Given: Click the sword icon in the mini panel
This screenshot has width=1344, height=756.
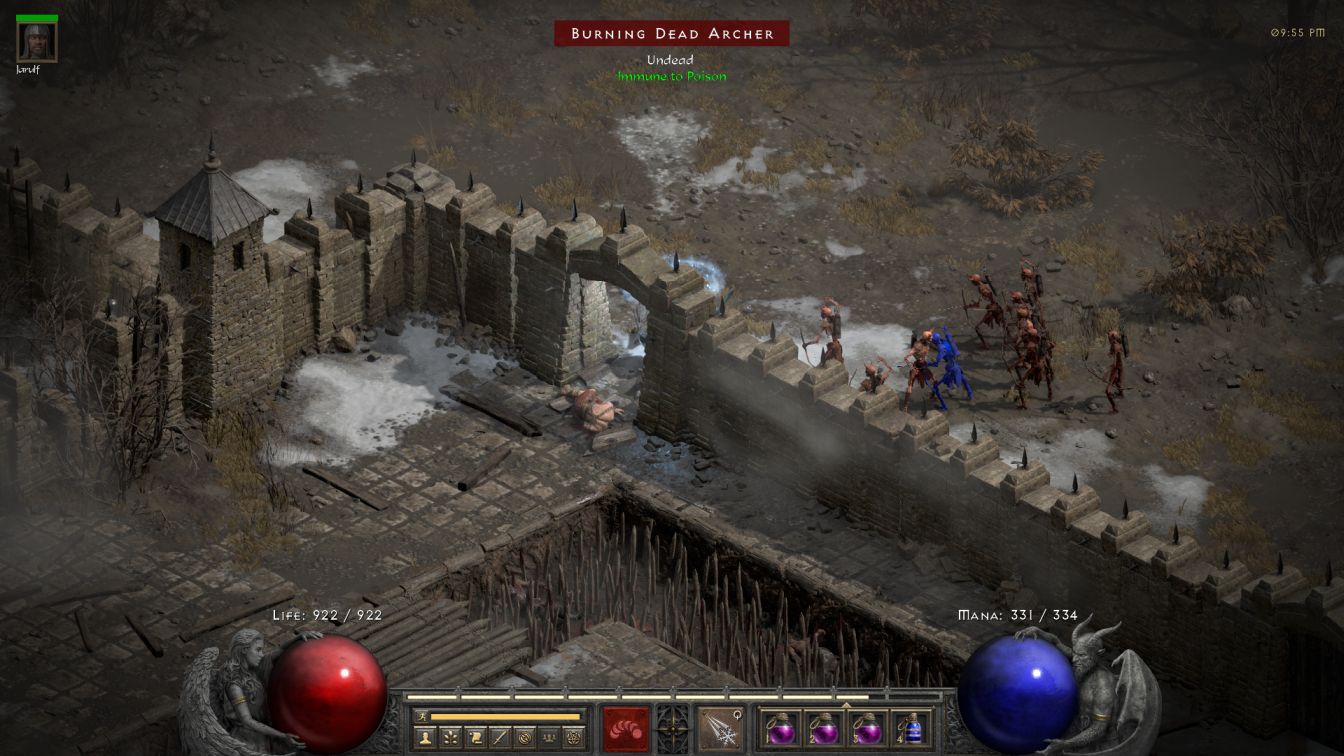Looking at the screenshot, I should coord(501,738).
